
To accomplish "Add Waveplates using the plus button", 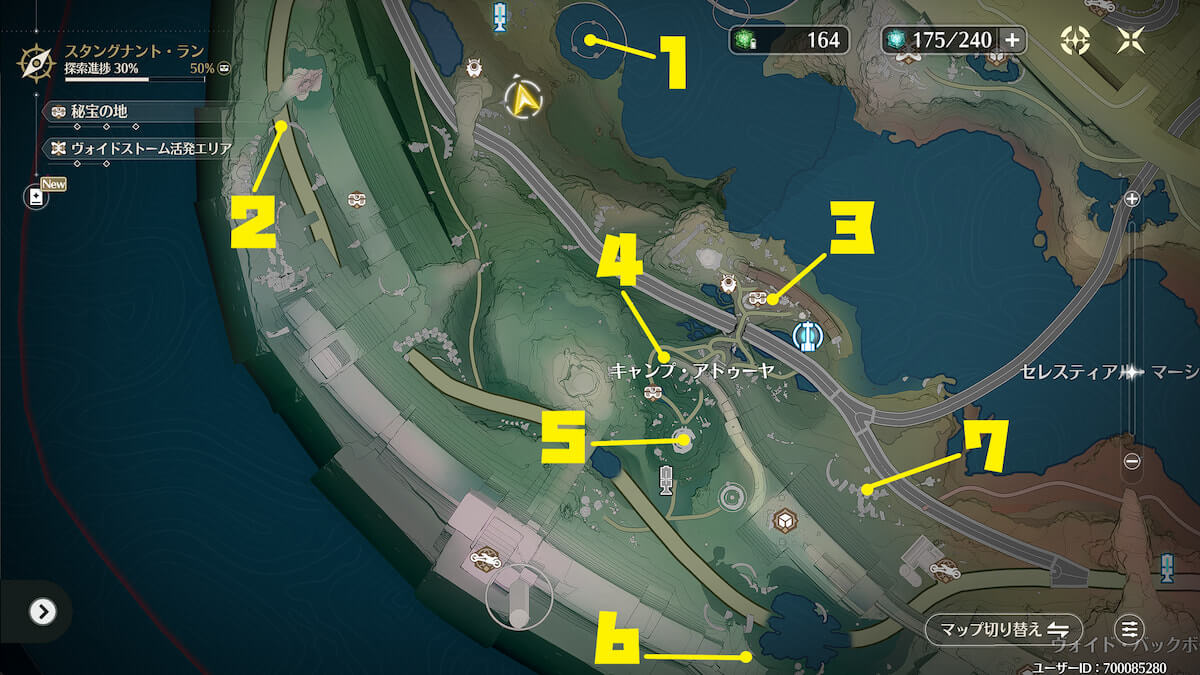I will pyautogui.click(x=1012, y=40).
